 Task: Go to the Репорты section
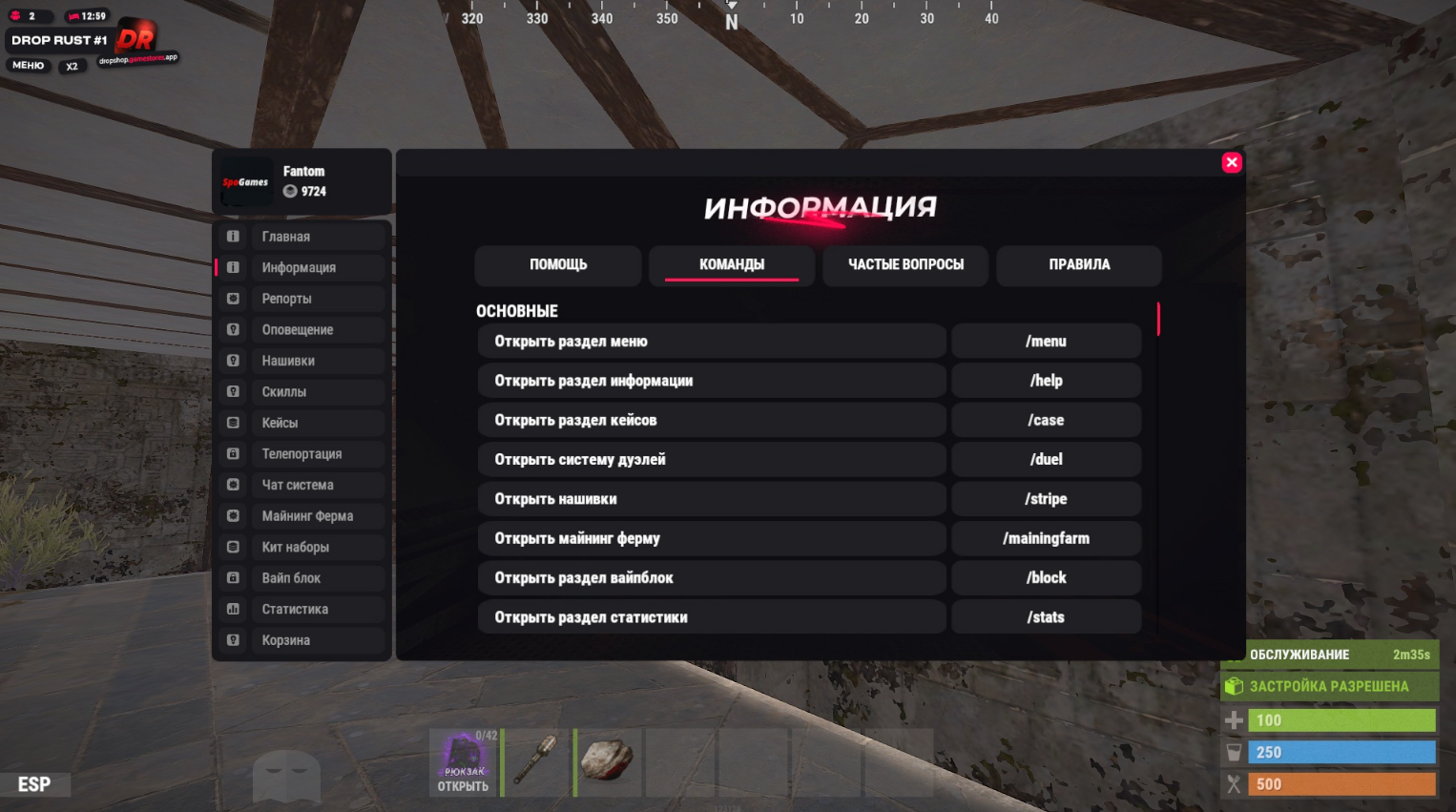(302, 299)
